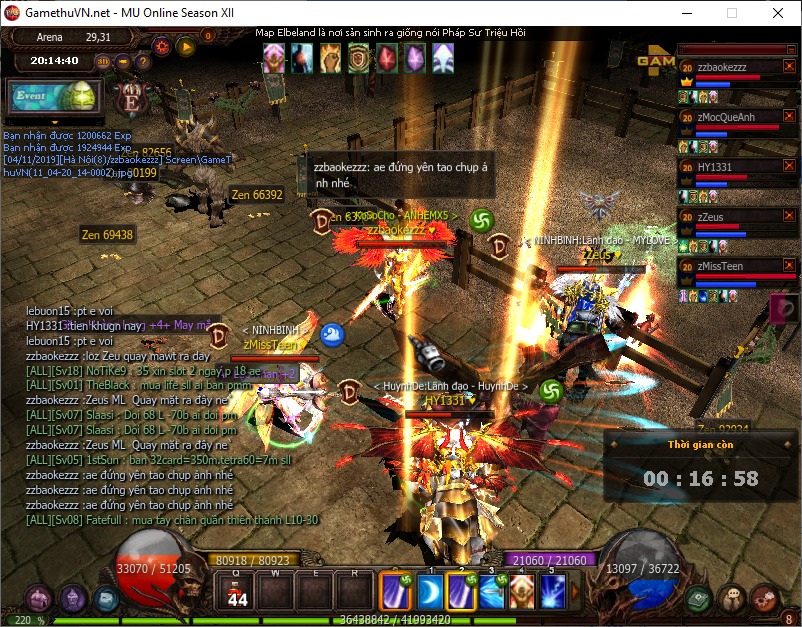Remove zzbaokezzz from the party
The width and height of the screenshot is (802, 627).
tap(789, 67)
